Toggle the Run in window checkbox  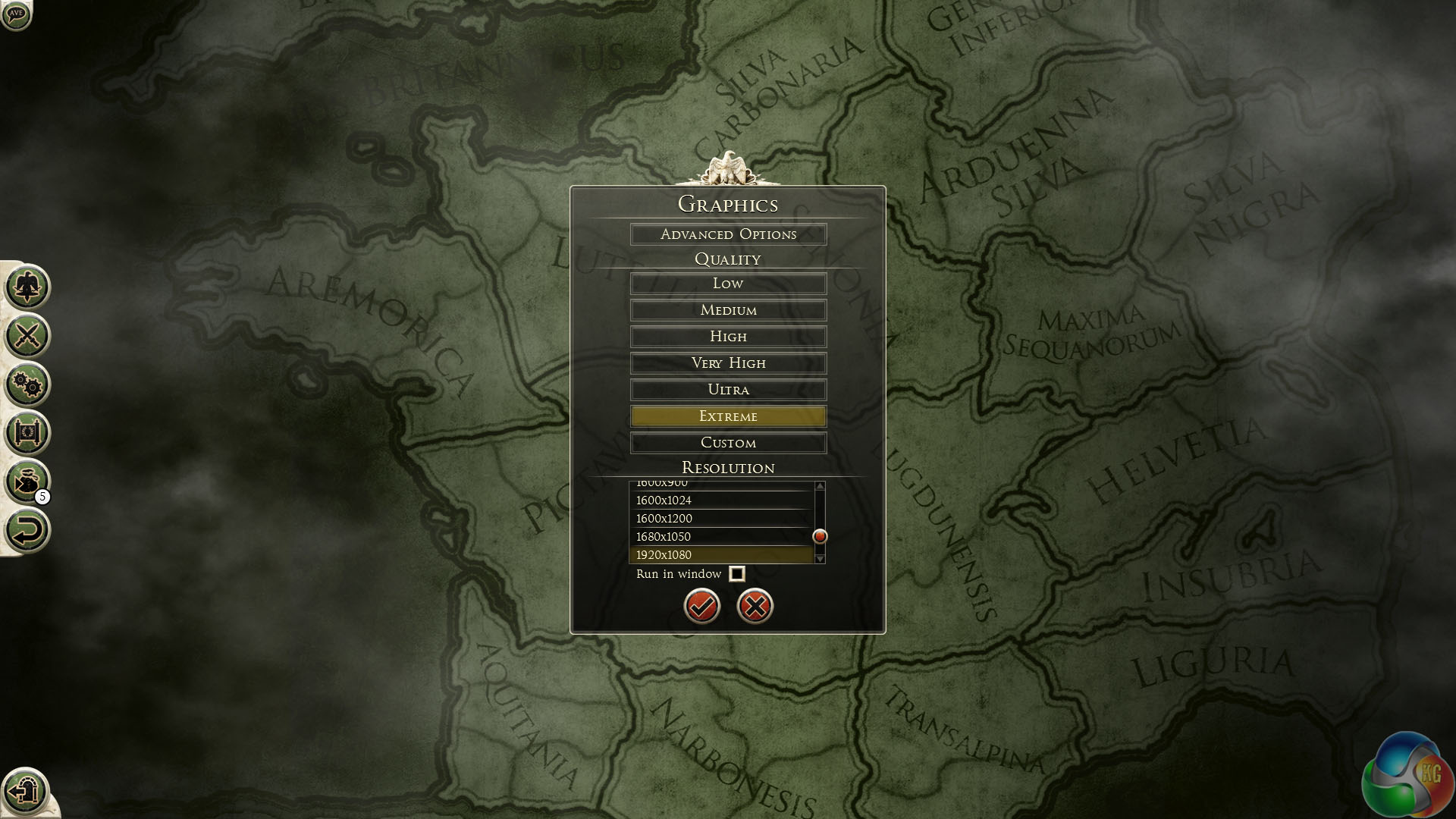736,574
